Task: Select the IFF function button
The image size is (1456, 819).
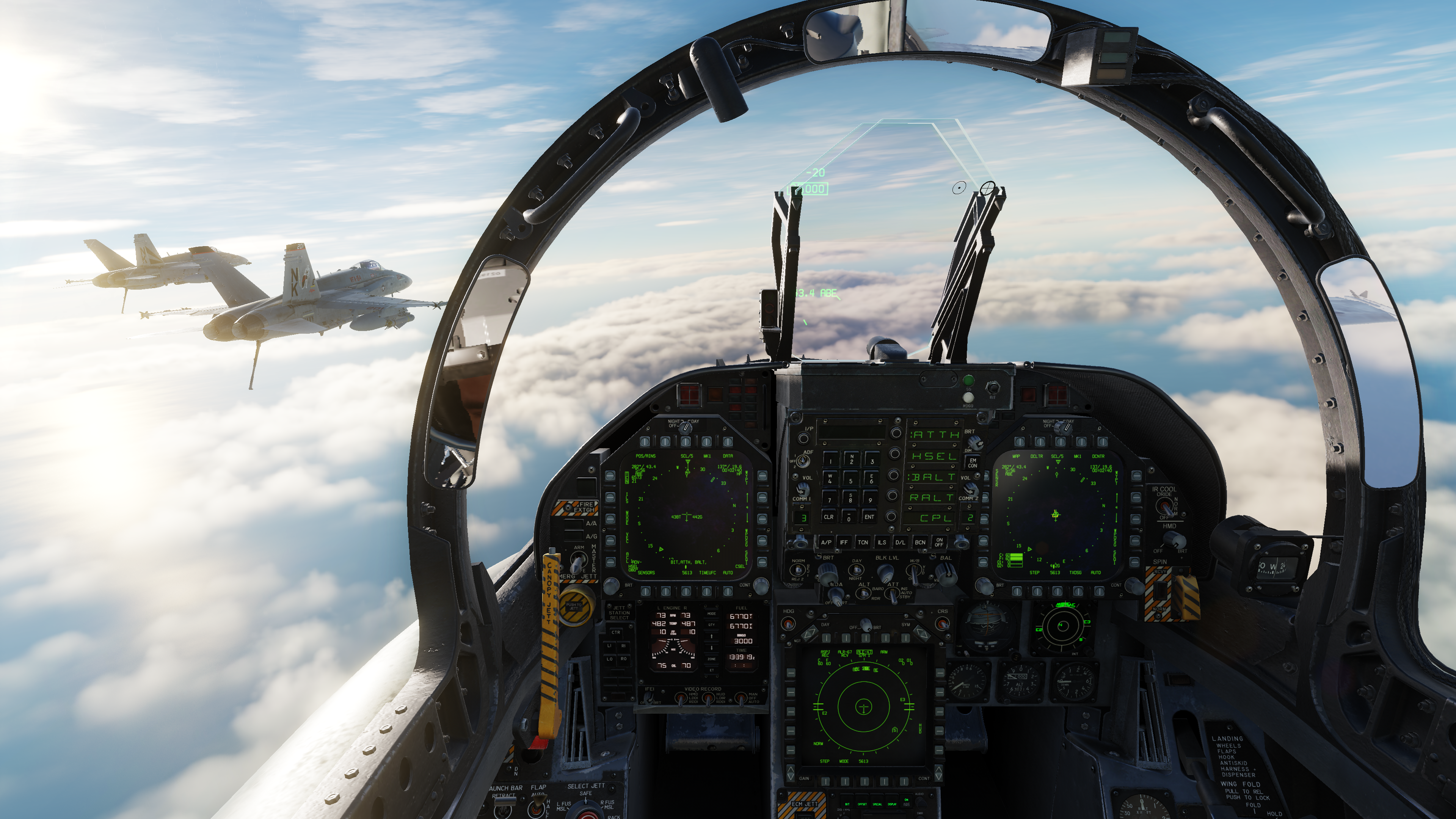Action: coord(844,542)
